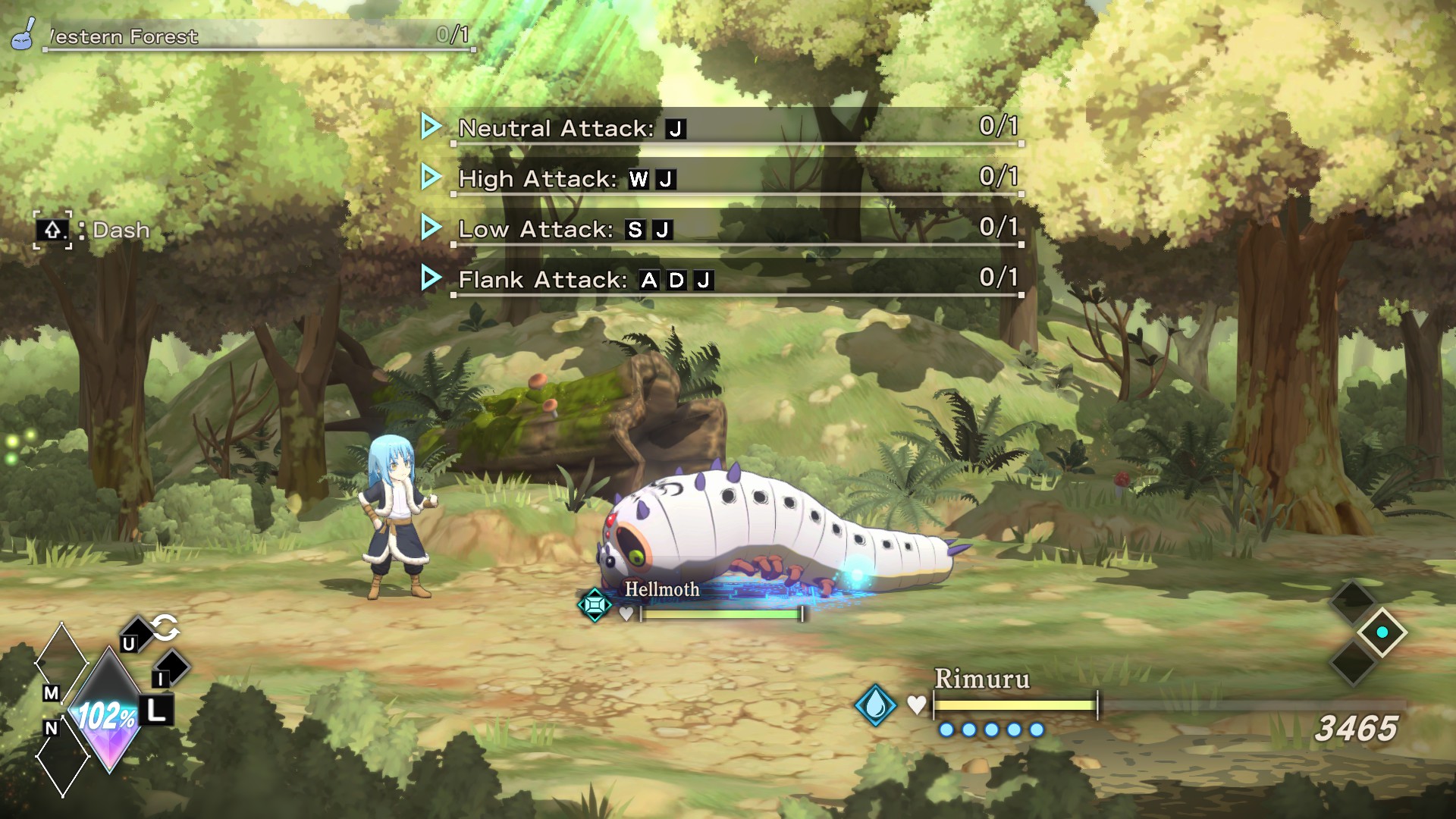The width and height of the screenshot is (1456, 819).
Task: Click the swap arrows skill icon
Action: point(165,627)
